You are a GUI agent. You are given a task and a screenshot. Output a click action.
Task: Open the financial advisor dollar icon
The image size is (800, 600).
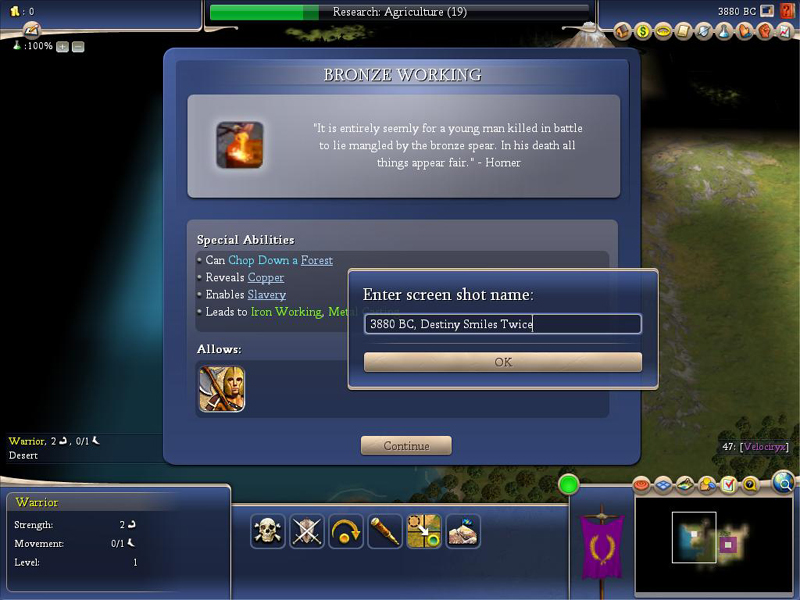point(643,31)
